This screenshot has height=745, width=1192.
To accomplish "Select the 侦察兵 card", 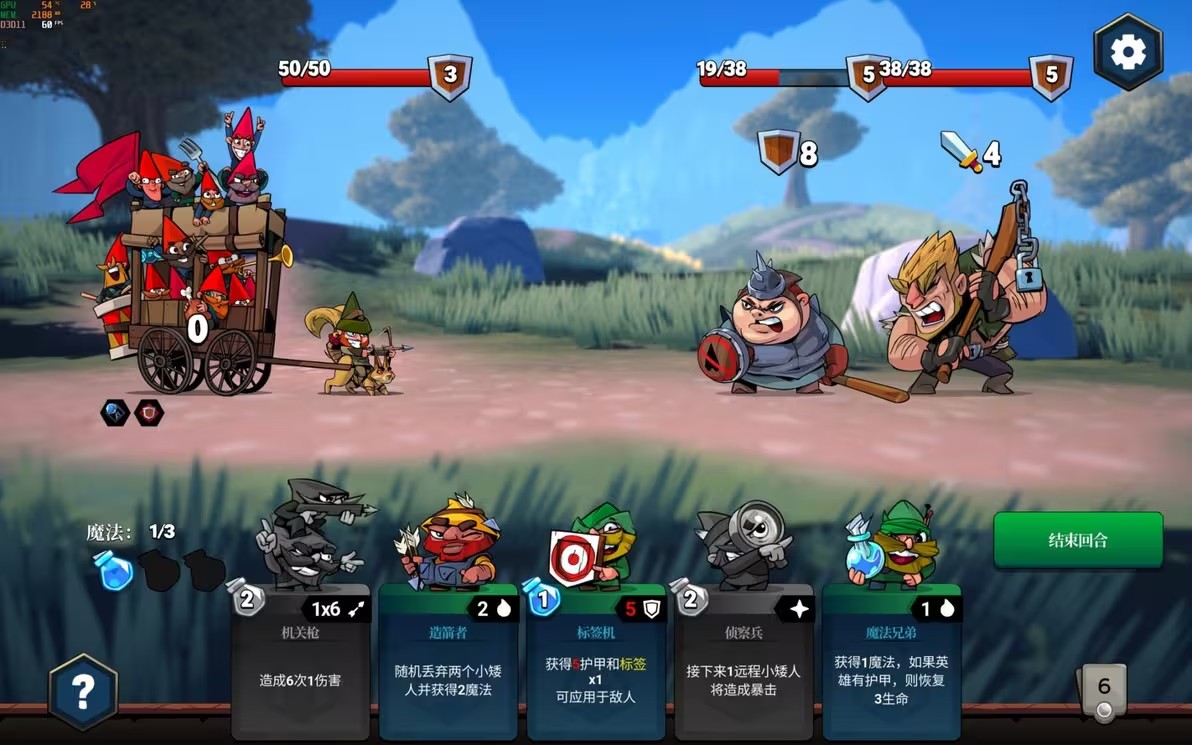I will [743, 662].
